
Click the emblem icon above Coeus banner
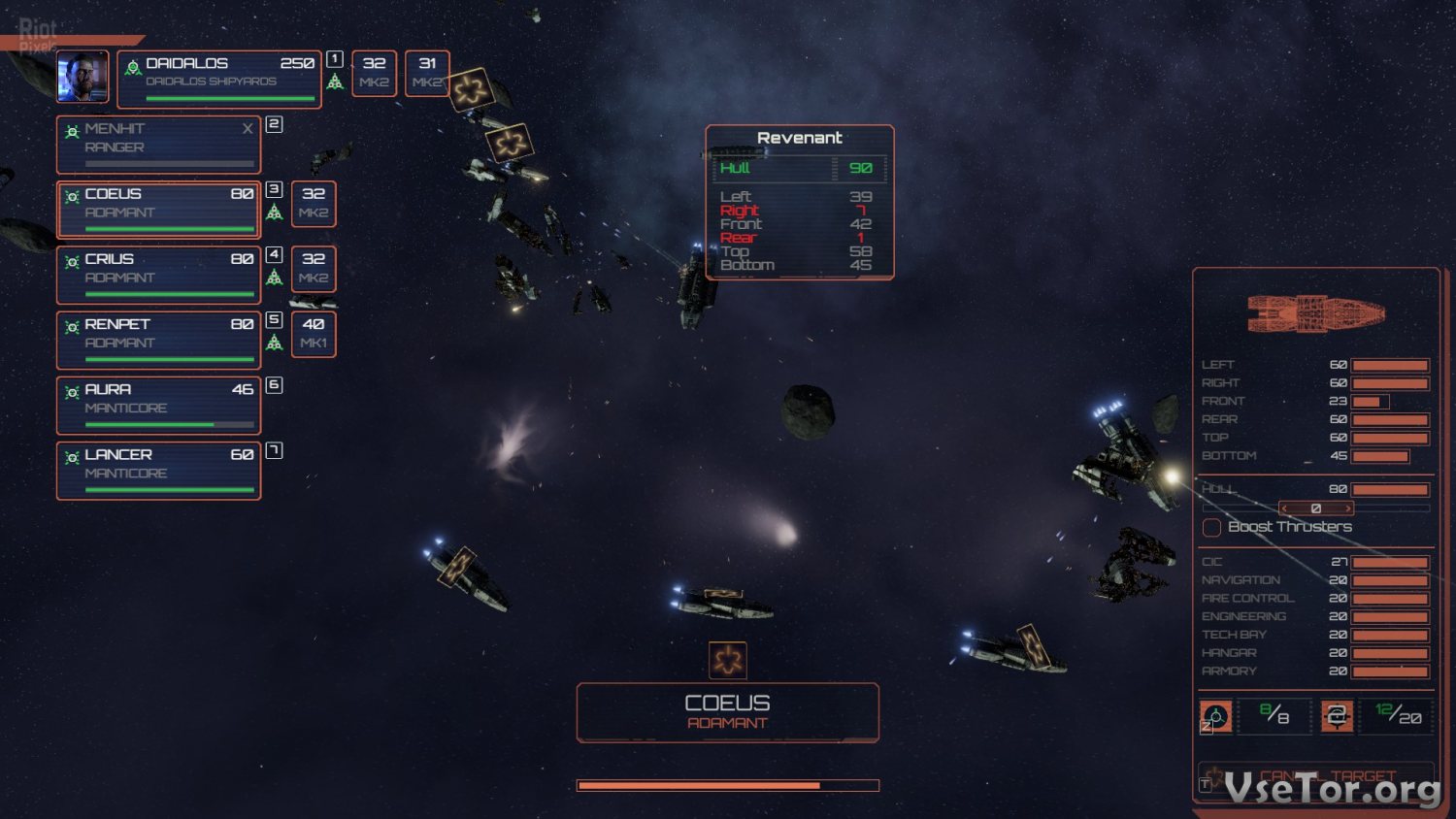pos(727,660)
